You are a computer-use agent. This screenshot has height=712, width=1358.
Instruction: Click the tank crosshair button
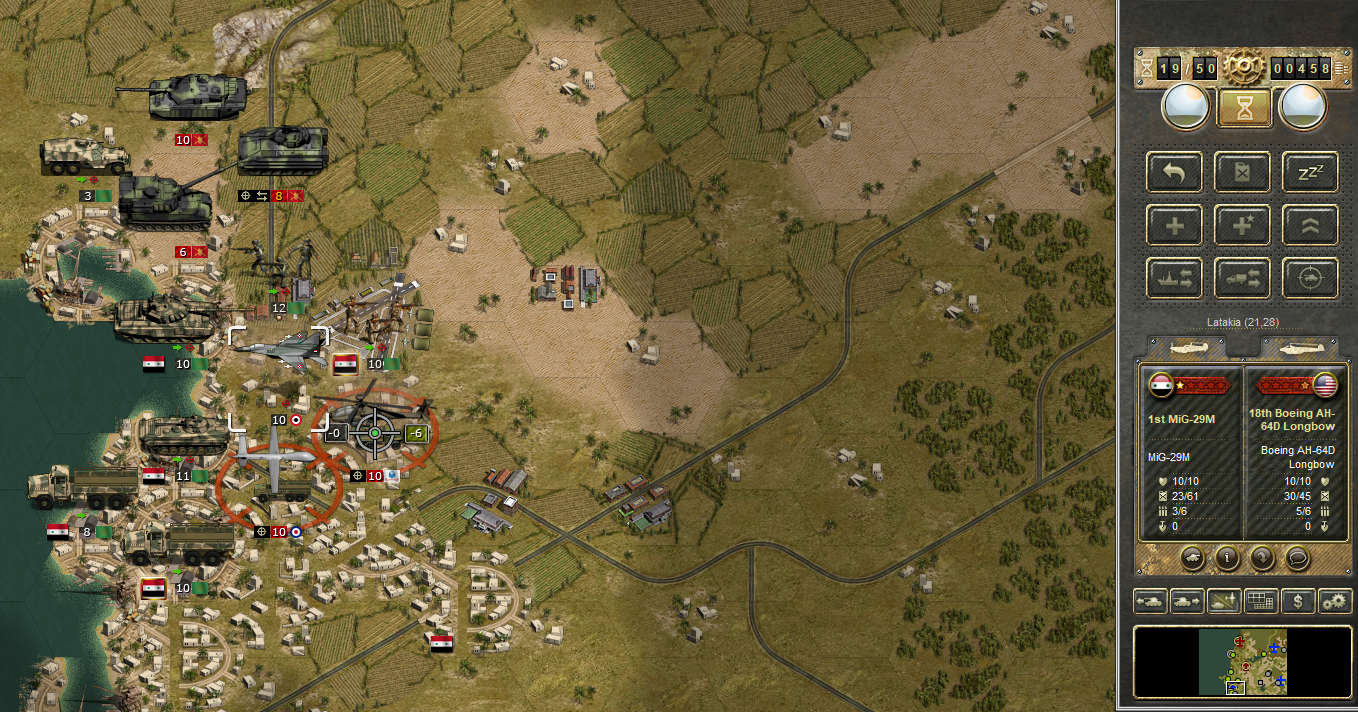point(1310,278)
